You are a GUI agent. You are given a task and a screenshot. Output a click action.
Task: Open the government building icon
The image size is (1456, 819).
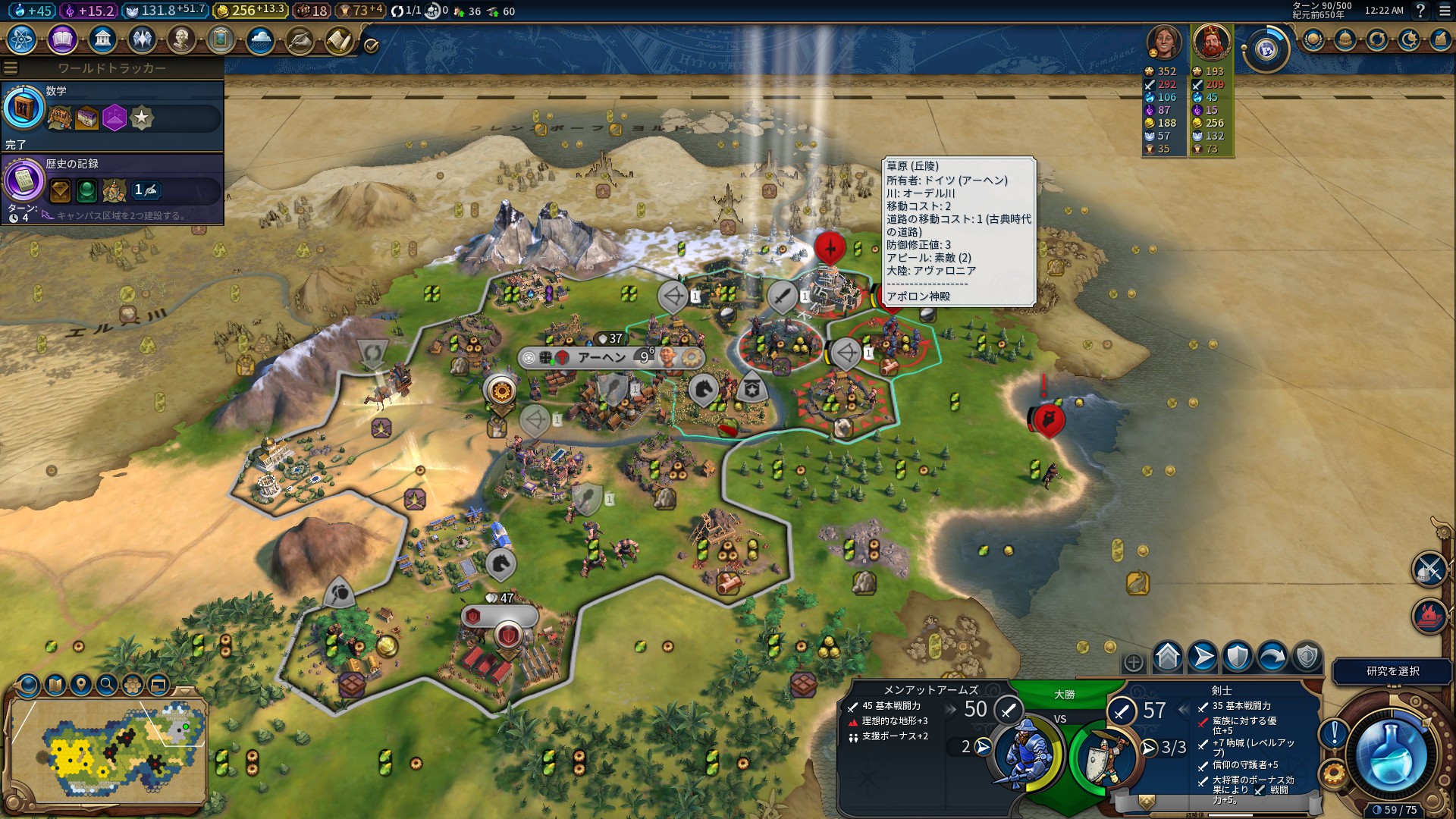tap(102, 39)
